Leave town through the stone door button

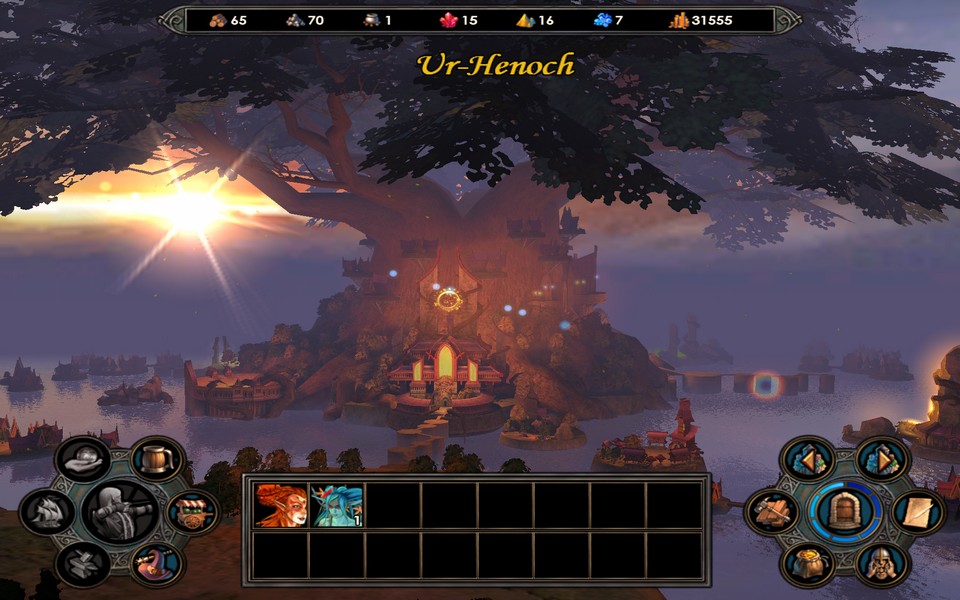(843, 512)
